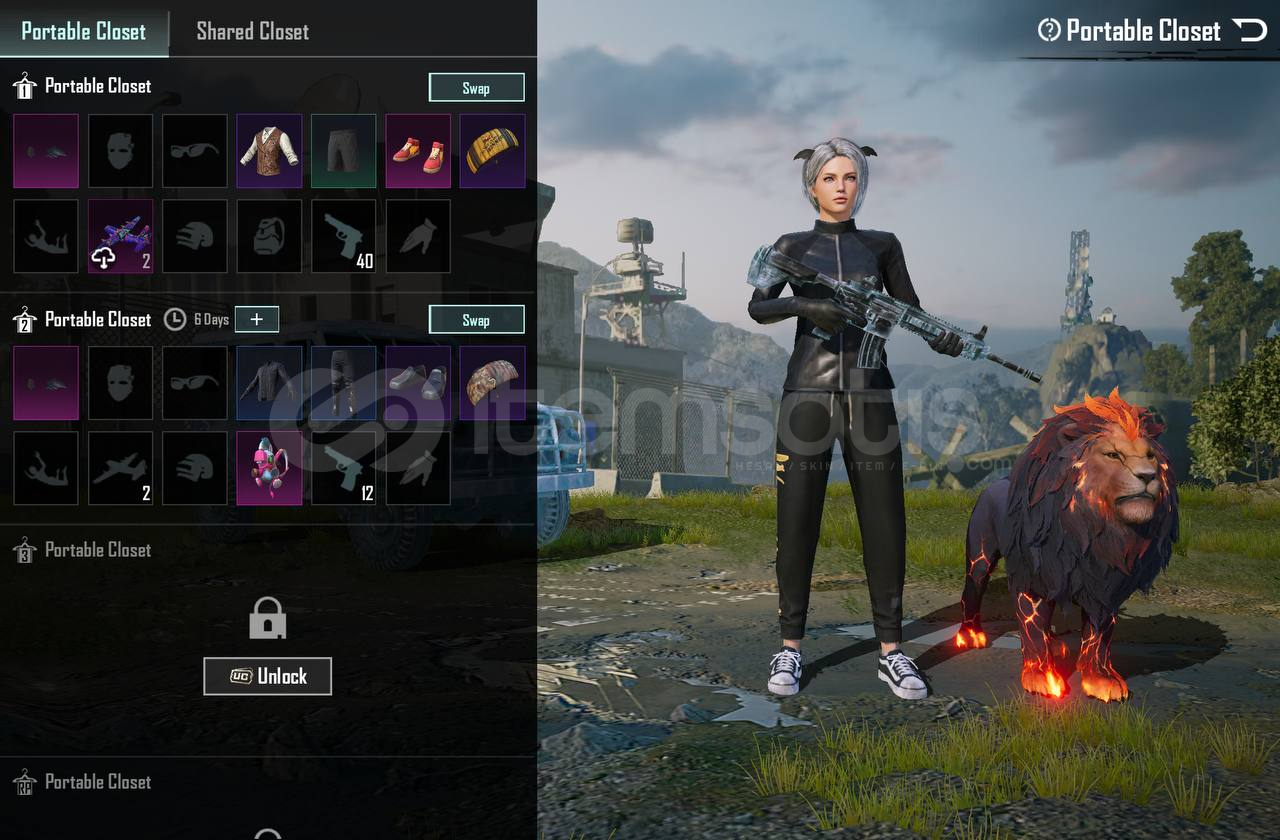
Task: Select the brown vest outfit slot
Action: pyautogui.click(x=269, y=151)
